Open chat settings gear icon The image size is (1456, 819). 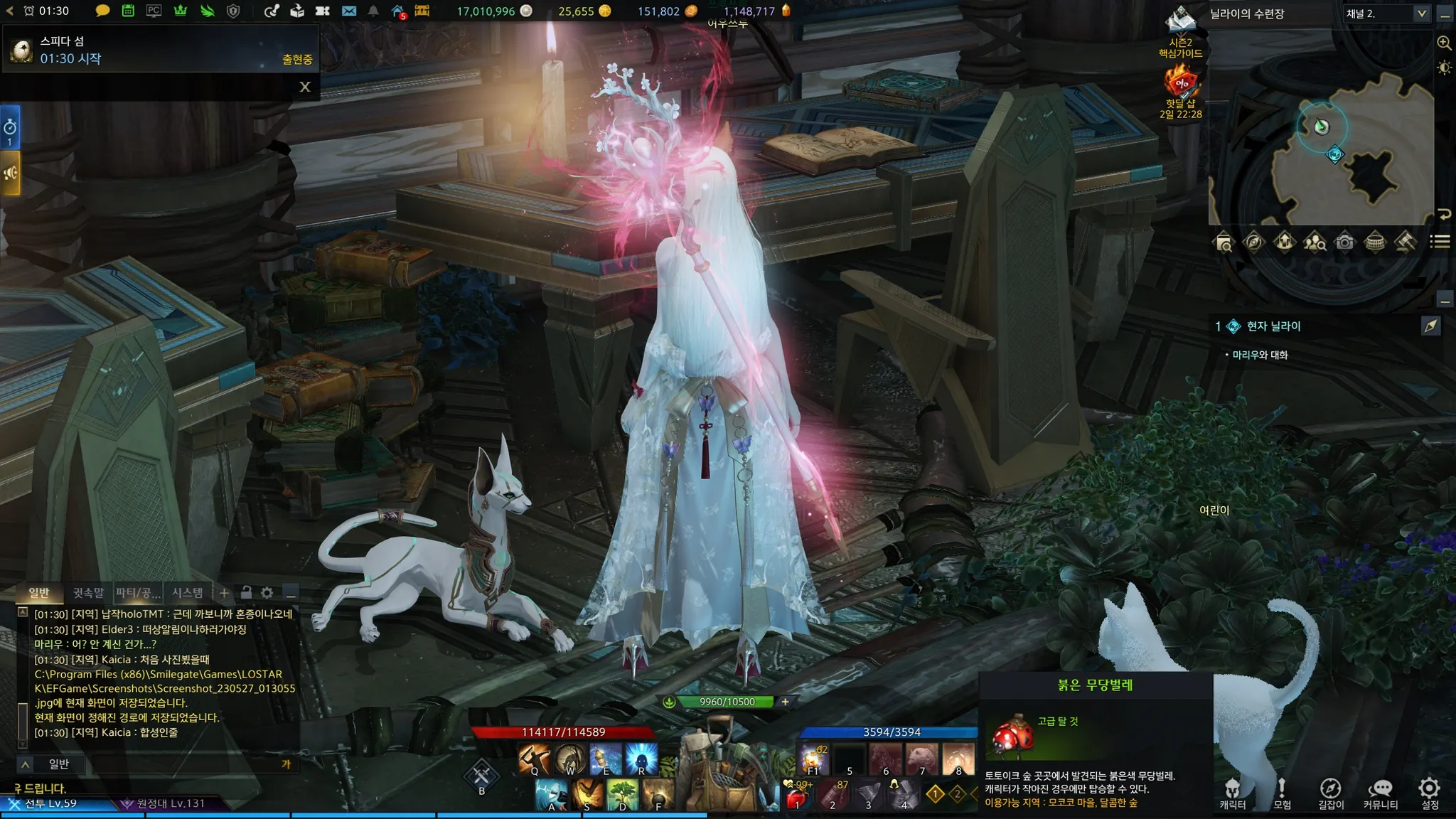267,592
